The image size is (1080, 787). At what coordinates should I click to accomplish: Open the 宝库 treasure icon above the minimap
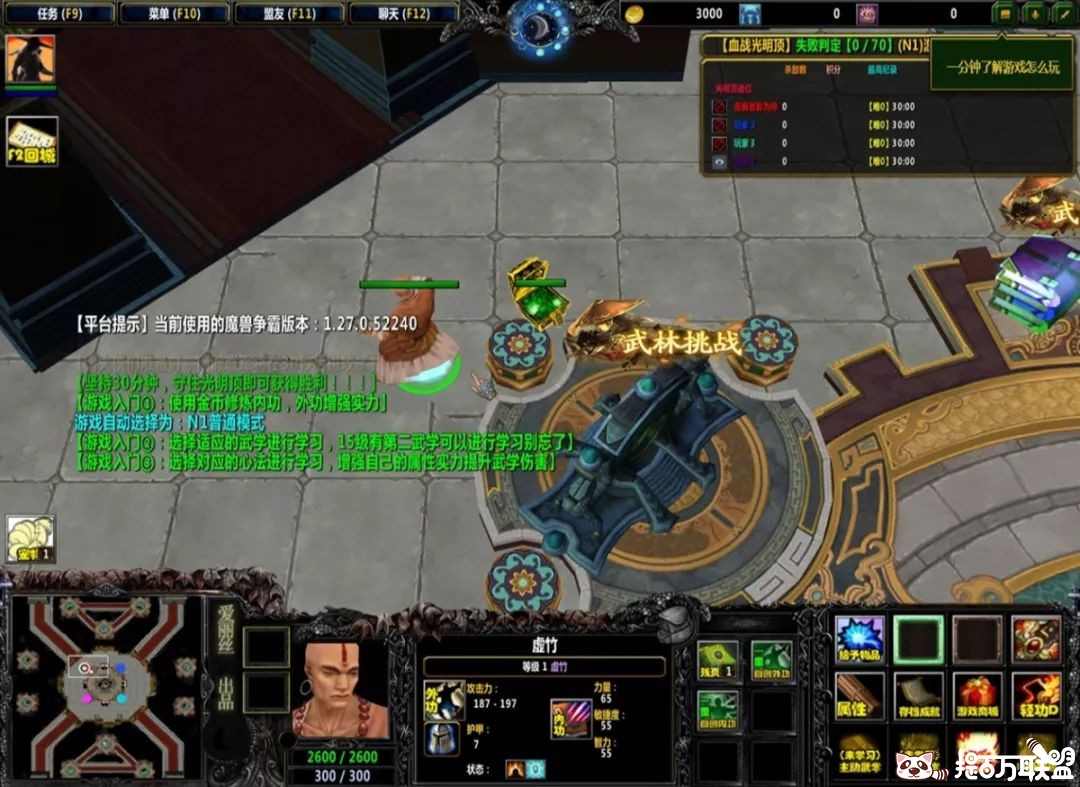30,539
